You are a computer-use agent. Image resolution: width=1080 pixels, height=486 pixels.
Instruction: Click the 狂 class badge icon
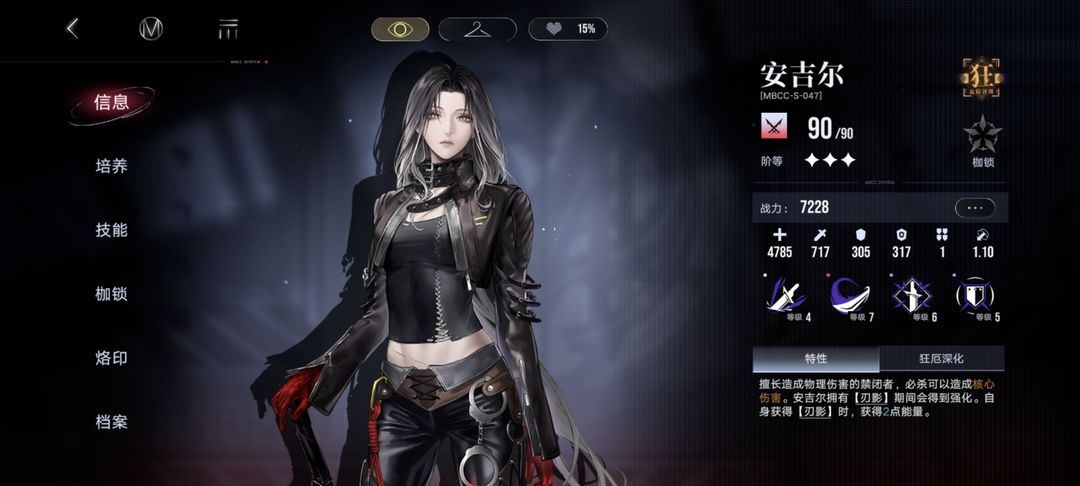[x=982, y=79]
